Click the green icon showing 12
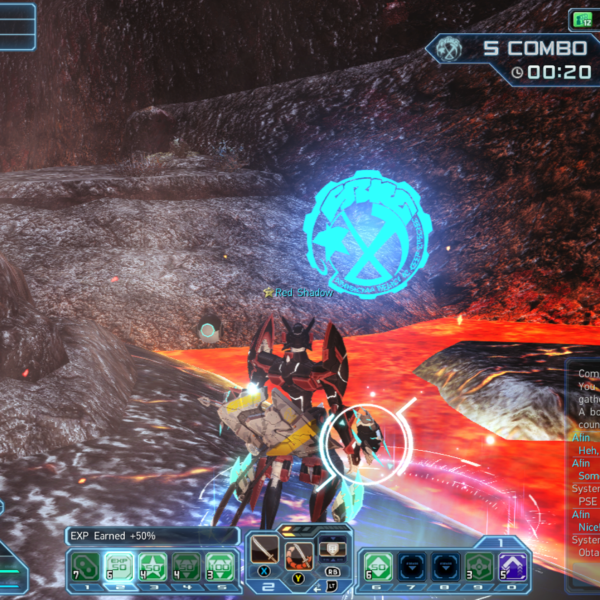 581,18
